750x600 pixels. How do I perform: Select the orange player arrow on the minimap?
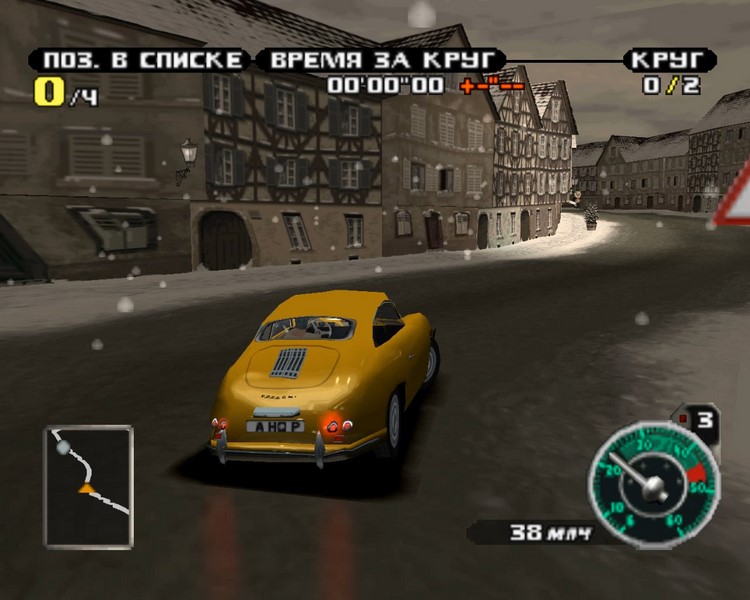click(86, 489)
